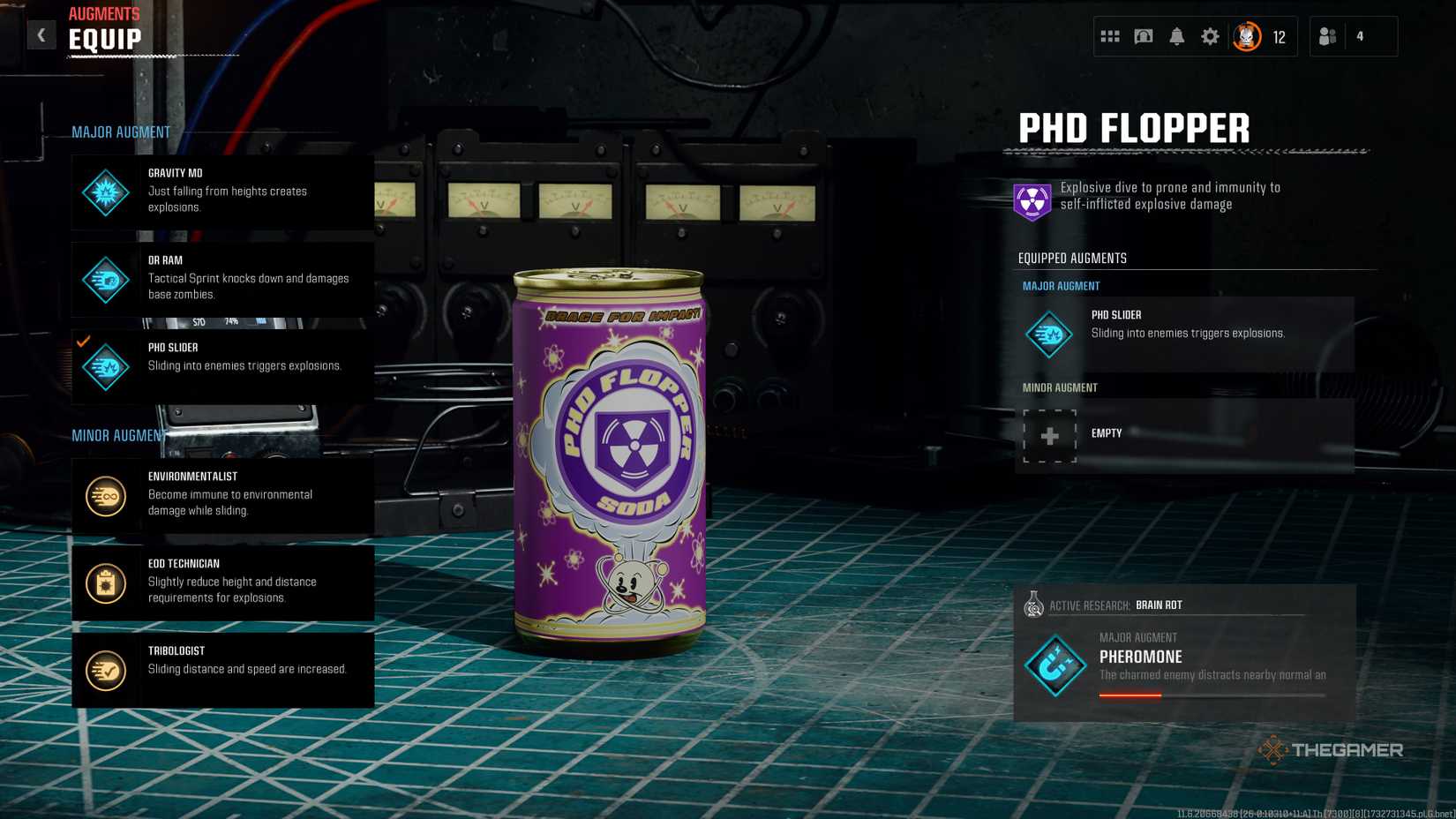The width and height of the screenshot is (1456, 819).
Task: Click the orange skull rank icon
Action: [x=1246, y=36]
